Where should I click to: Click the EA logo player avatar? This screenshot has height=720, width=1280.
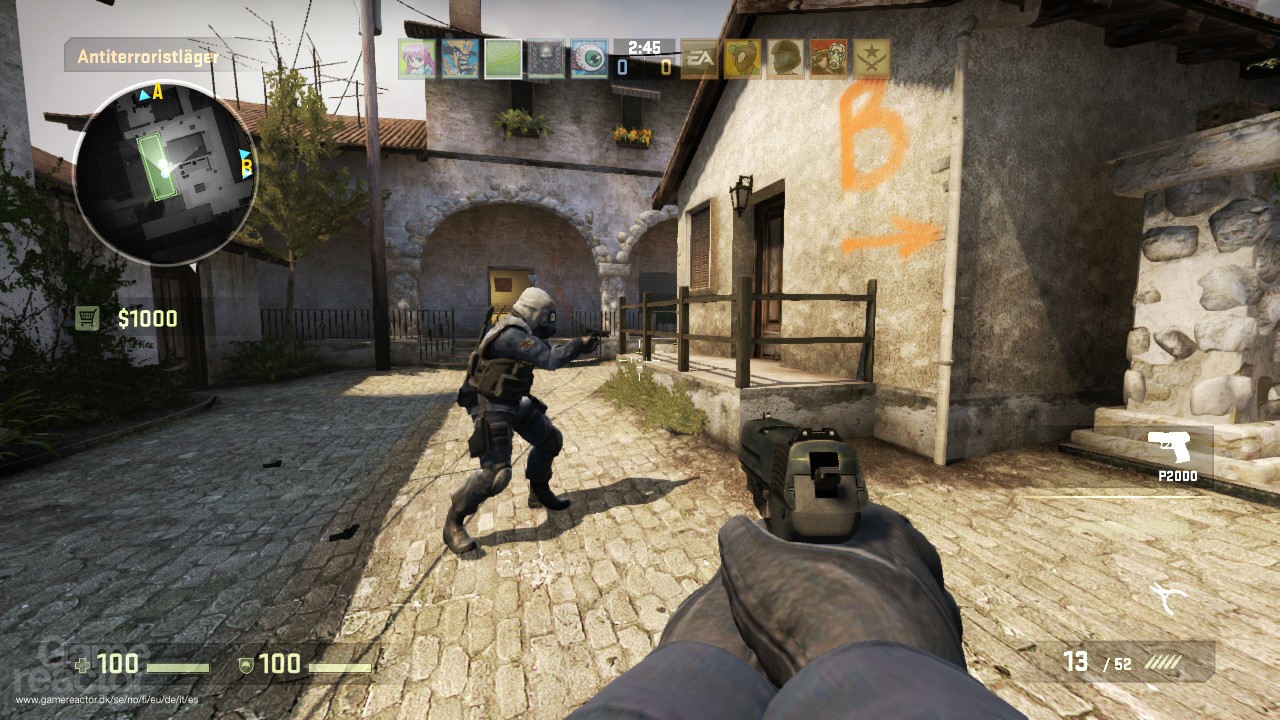pos(700,58)
